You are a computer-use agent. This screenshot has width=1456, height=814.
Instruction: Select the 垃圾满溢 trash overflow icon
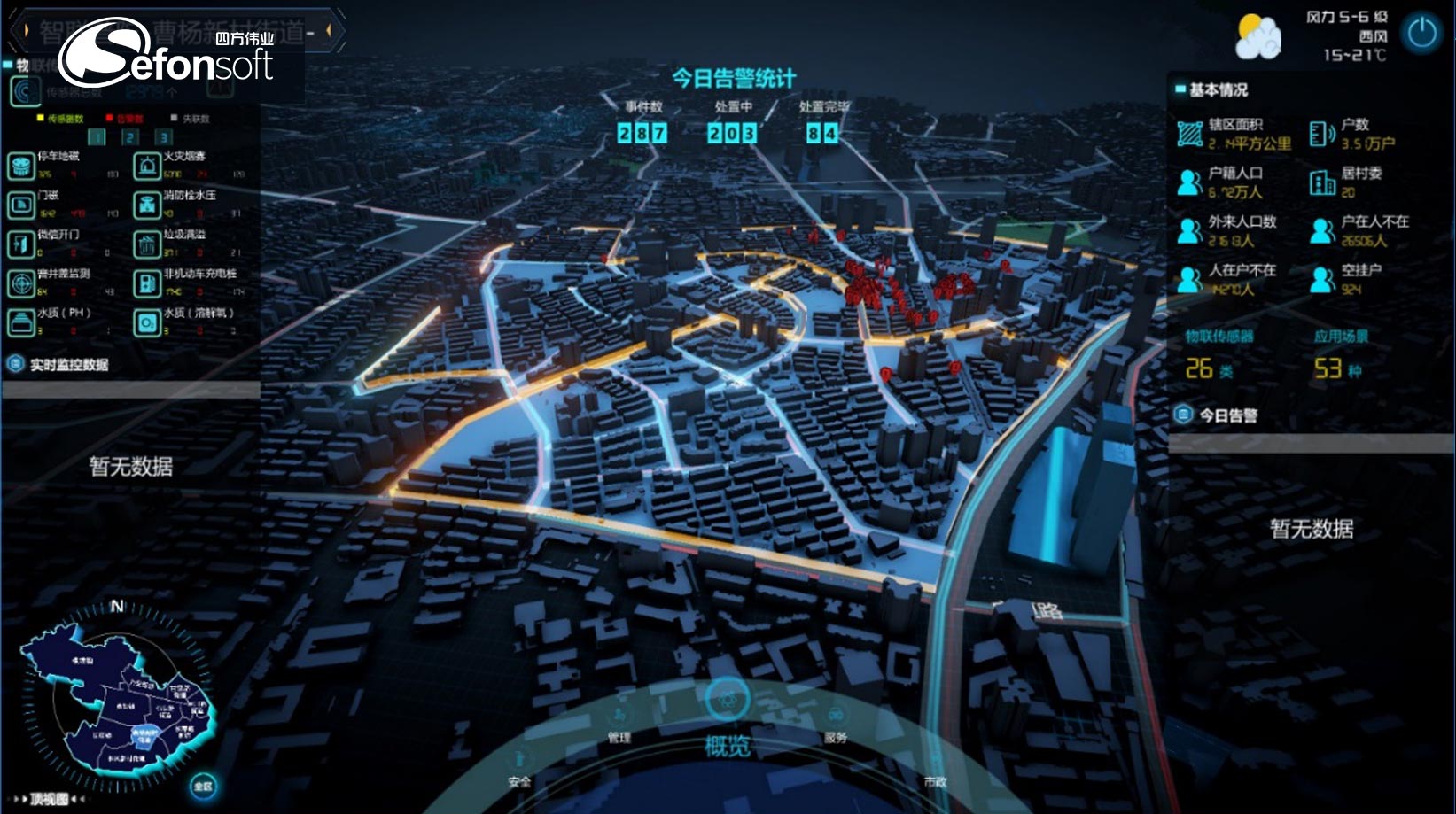146,244
